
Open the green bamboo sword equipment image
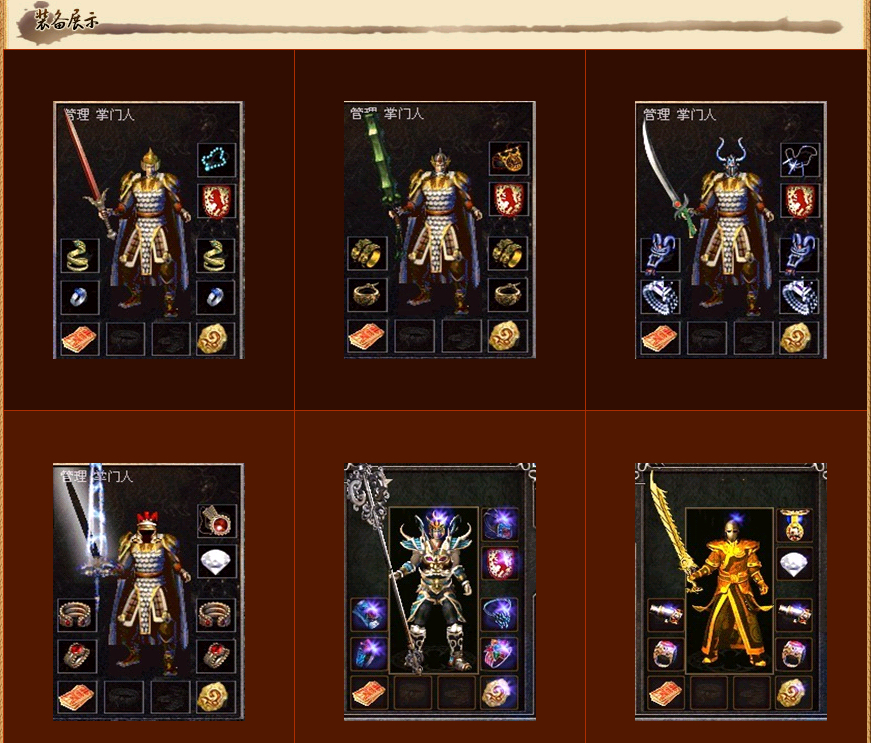point(439,230)
